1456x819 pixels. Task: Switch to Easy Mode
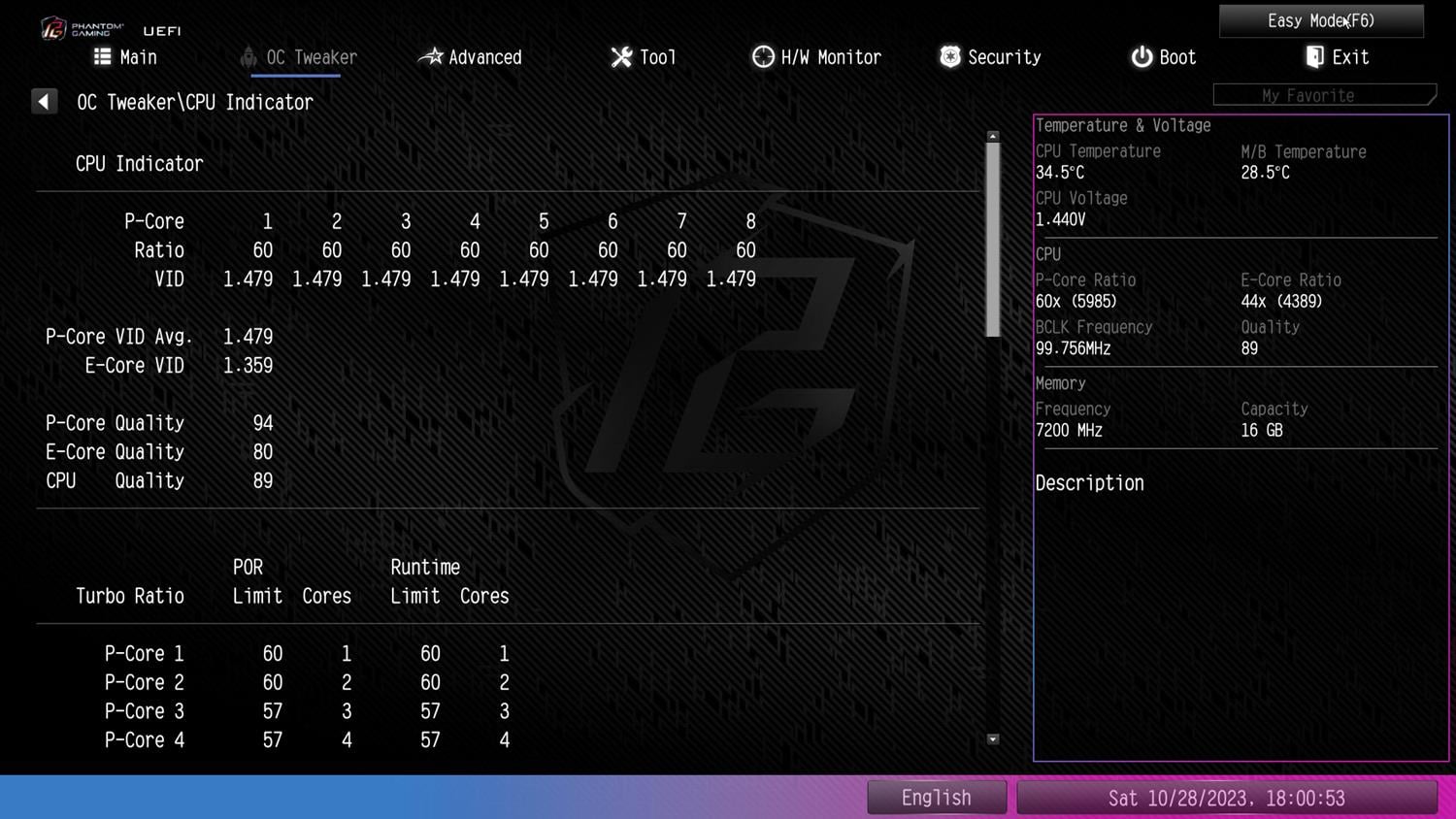tap(1320, 20)
